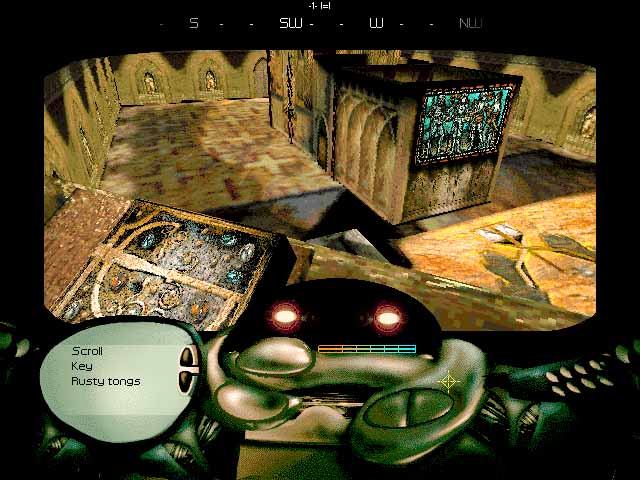640x480 pixels.
Task: Select the Scroll in the inventory list
Action: 87,351
